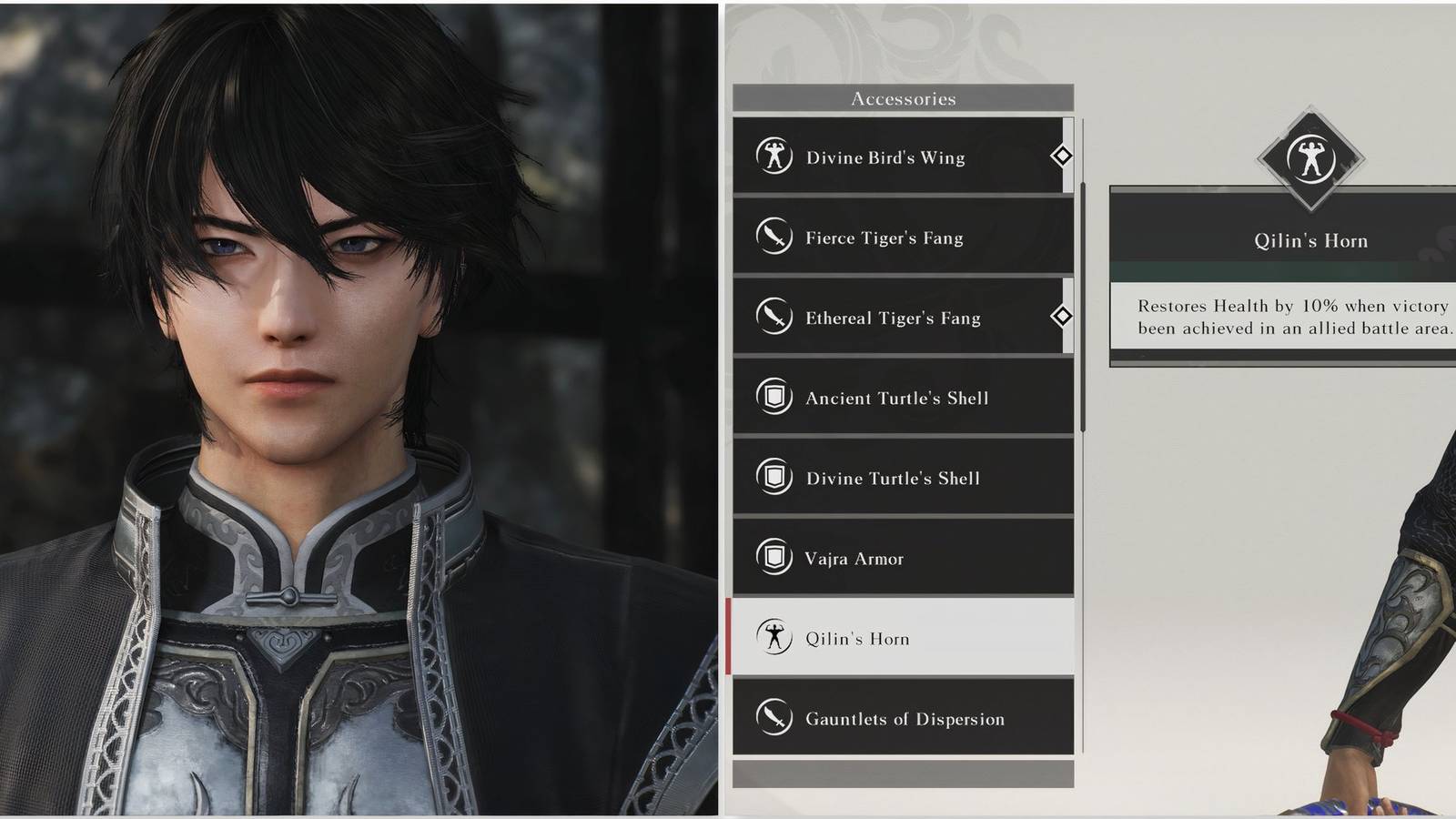Select the muscle icon beside Qilin's Horn
This screenshot has height=819, width=1456.
click(x=774, y=638)
